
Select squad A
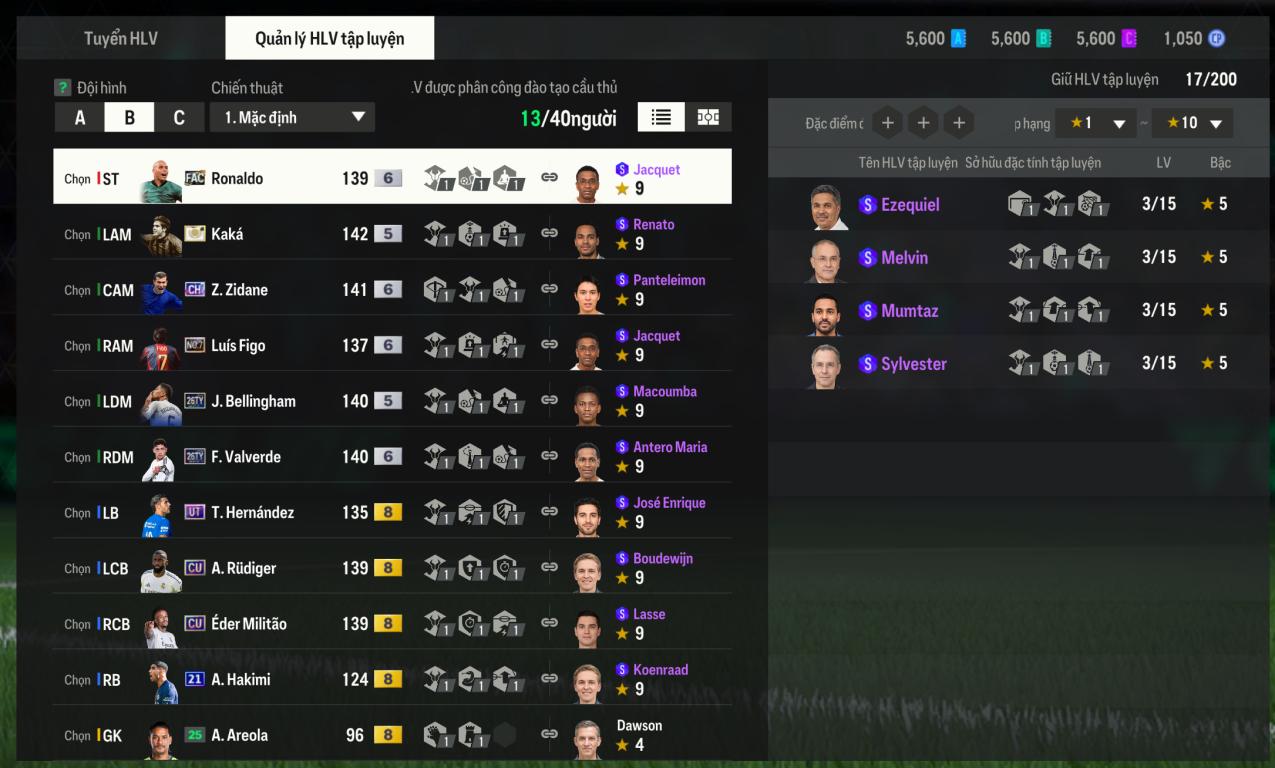click(x=80, y=118)
